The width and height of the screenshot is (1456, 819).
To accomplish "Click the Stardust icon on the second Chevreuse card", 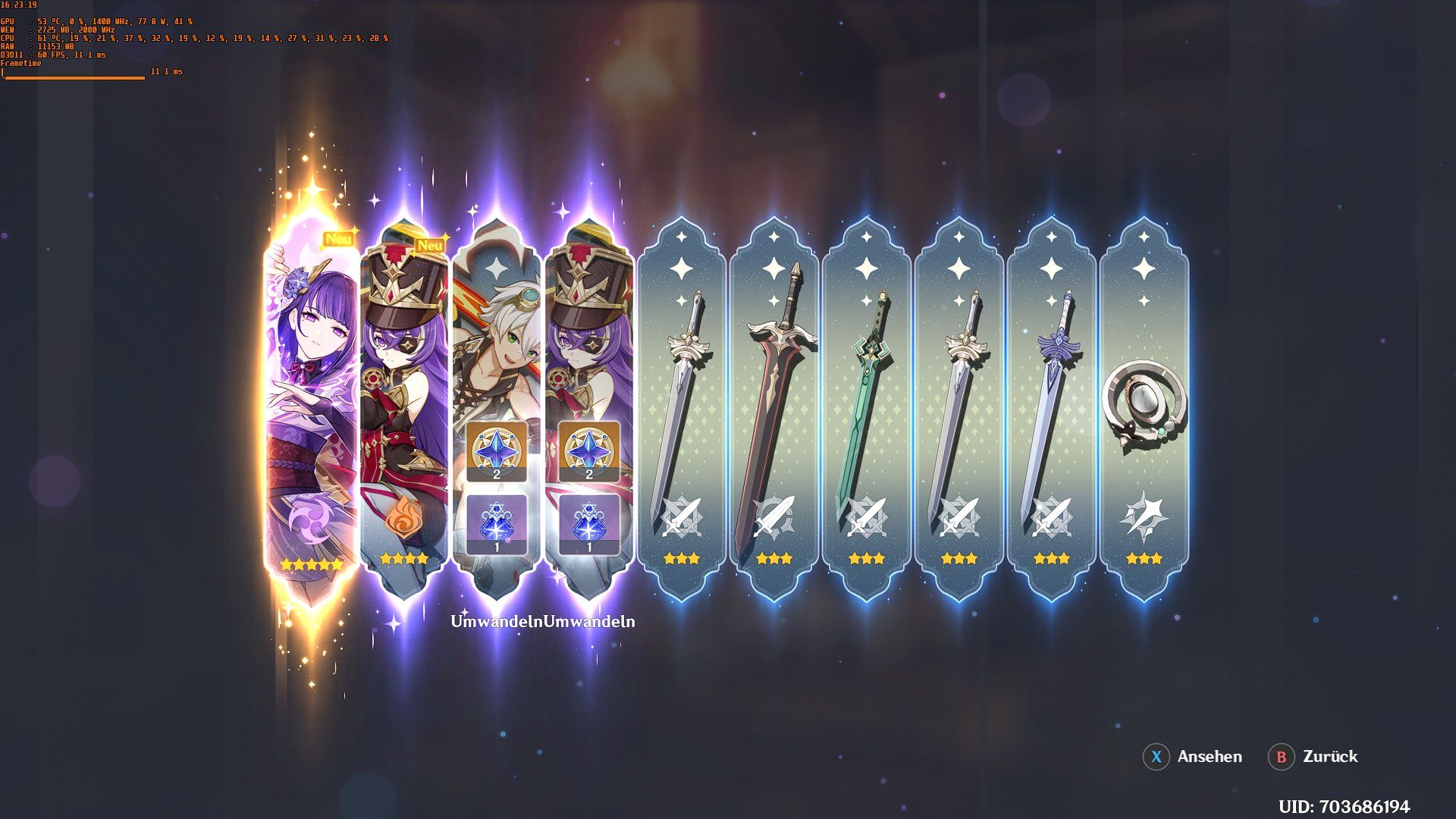I will click(x=589, y=520).
